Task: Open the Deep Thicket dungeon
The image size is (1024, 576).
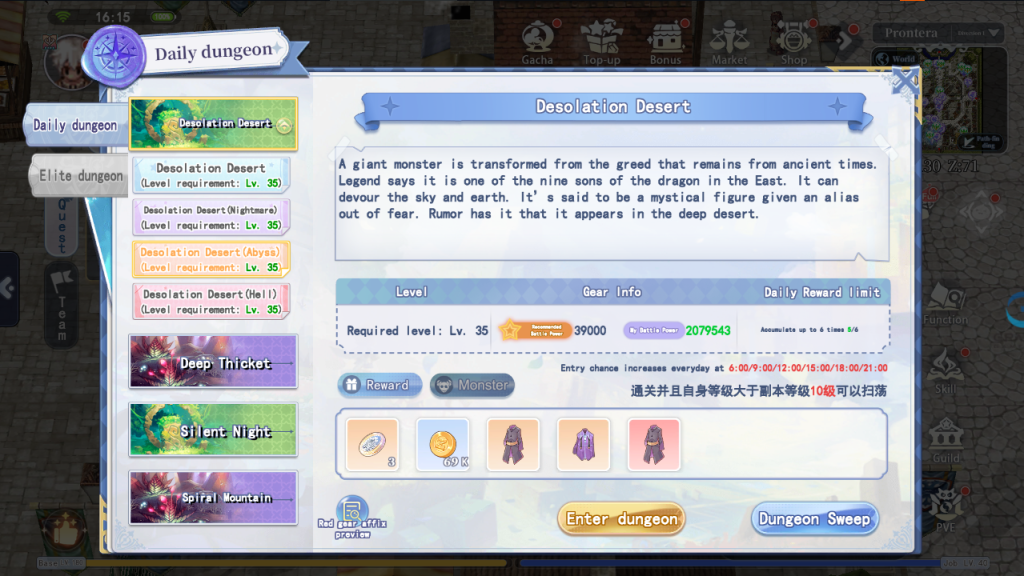Action: point(213,363)
